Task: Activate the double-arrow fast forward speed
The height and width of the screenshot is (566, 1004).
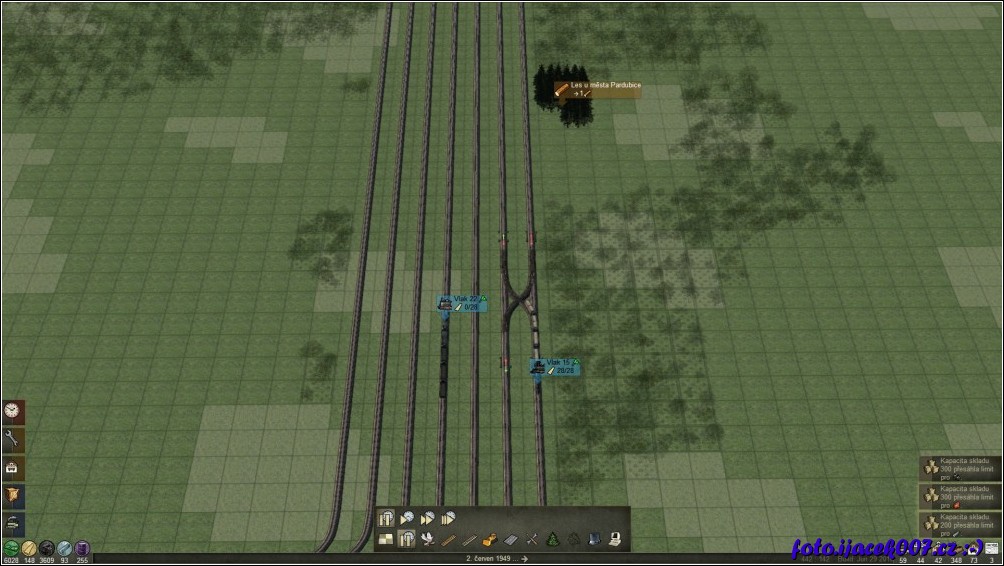Action: [428, 519]
